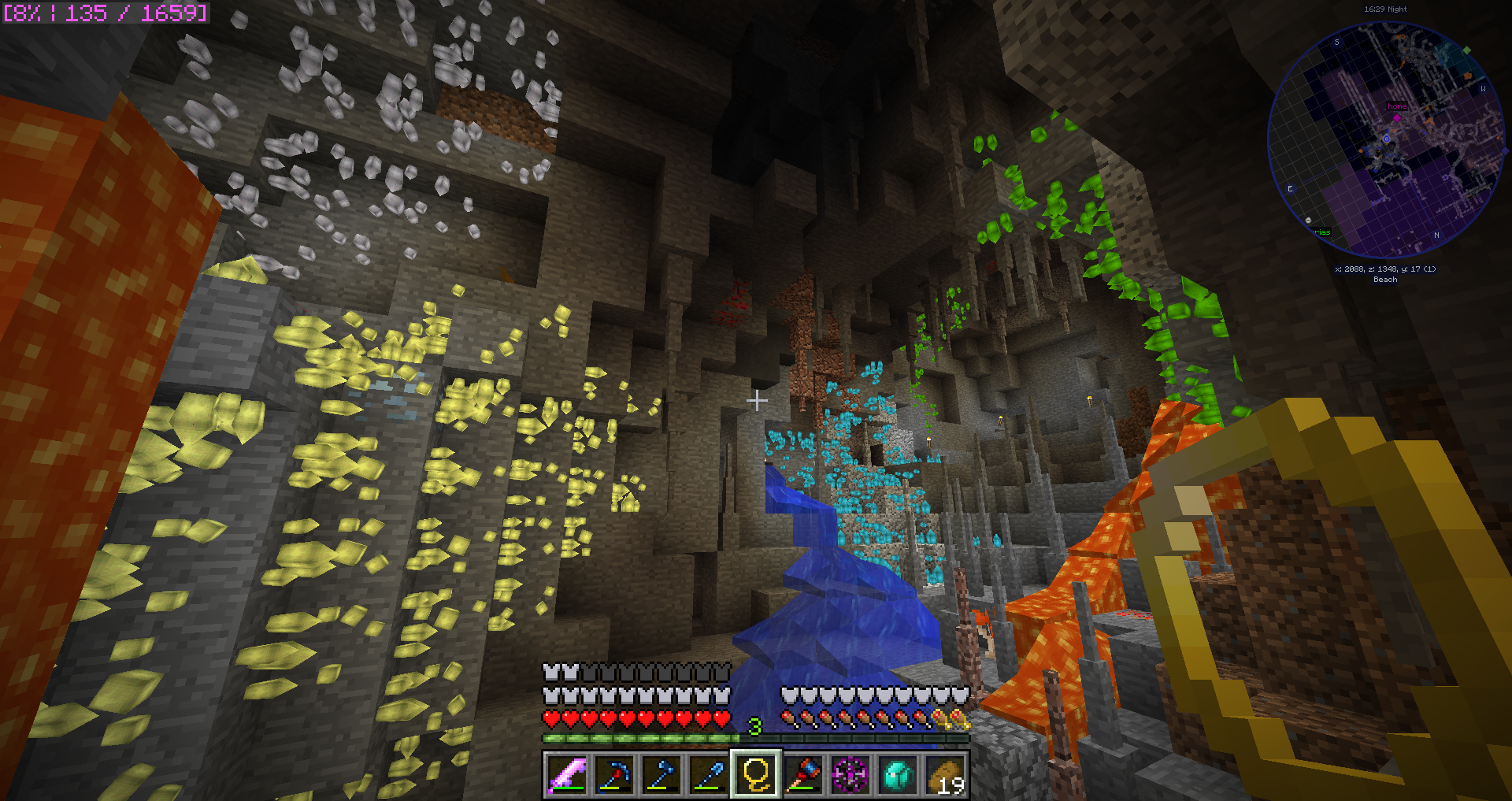The image size is (1512, 801).
Task: Click the circular minimap
Action: (1385, 140)
